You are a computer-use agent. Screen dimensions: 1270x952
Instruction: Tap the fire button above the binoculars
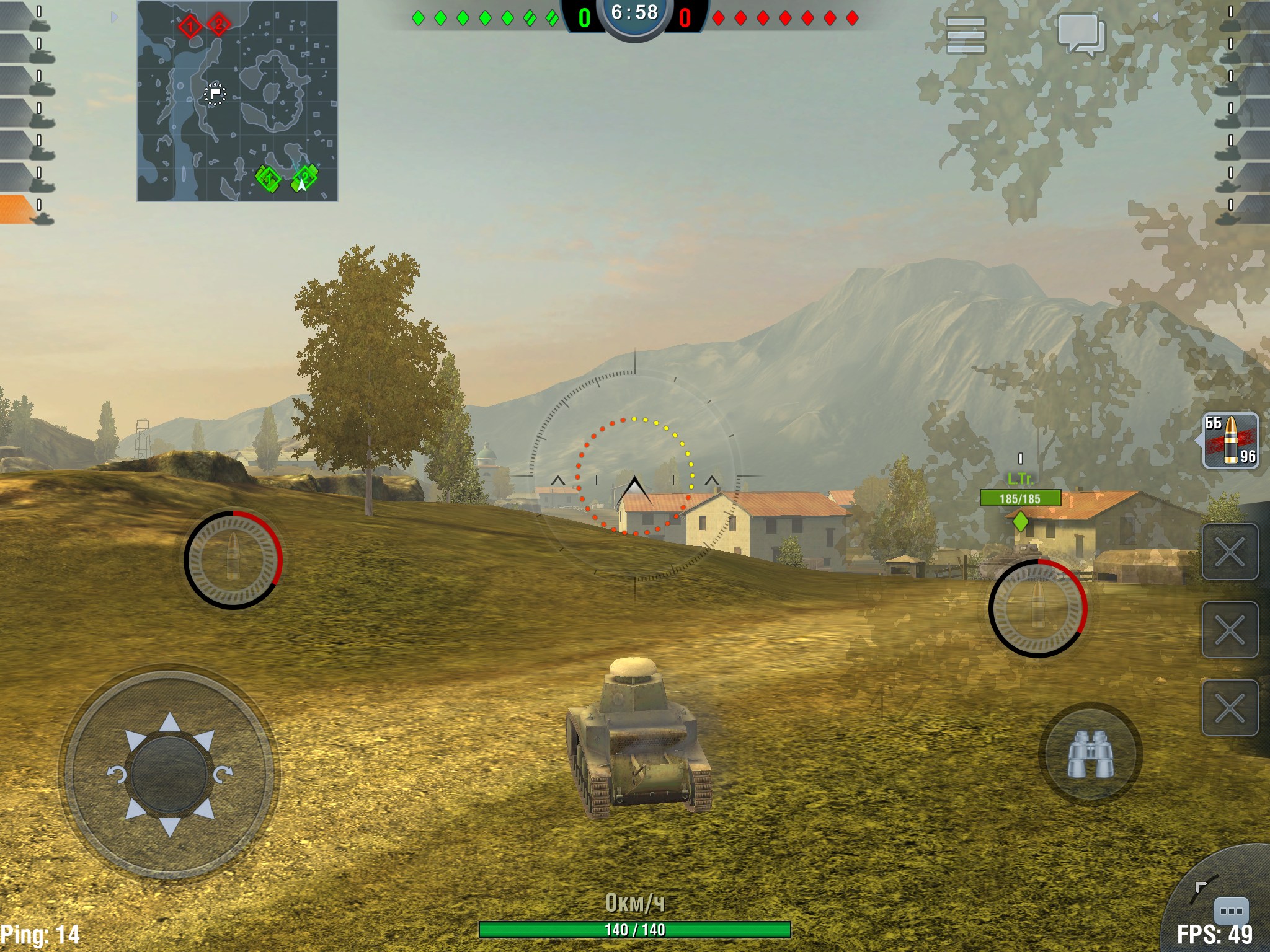click(1037, 608)
